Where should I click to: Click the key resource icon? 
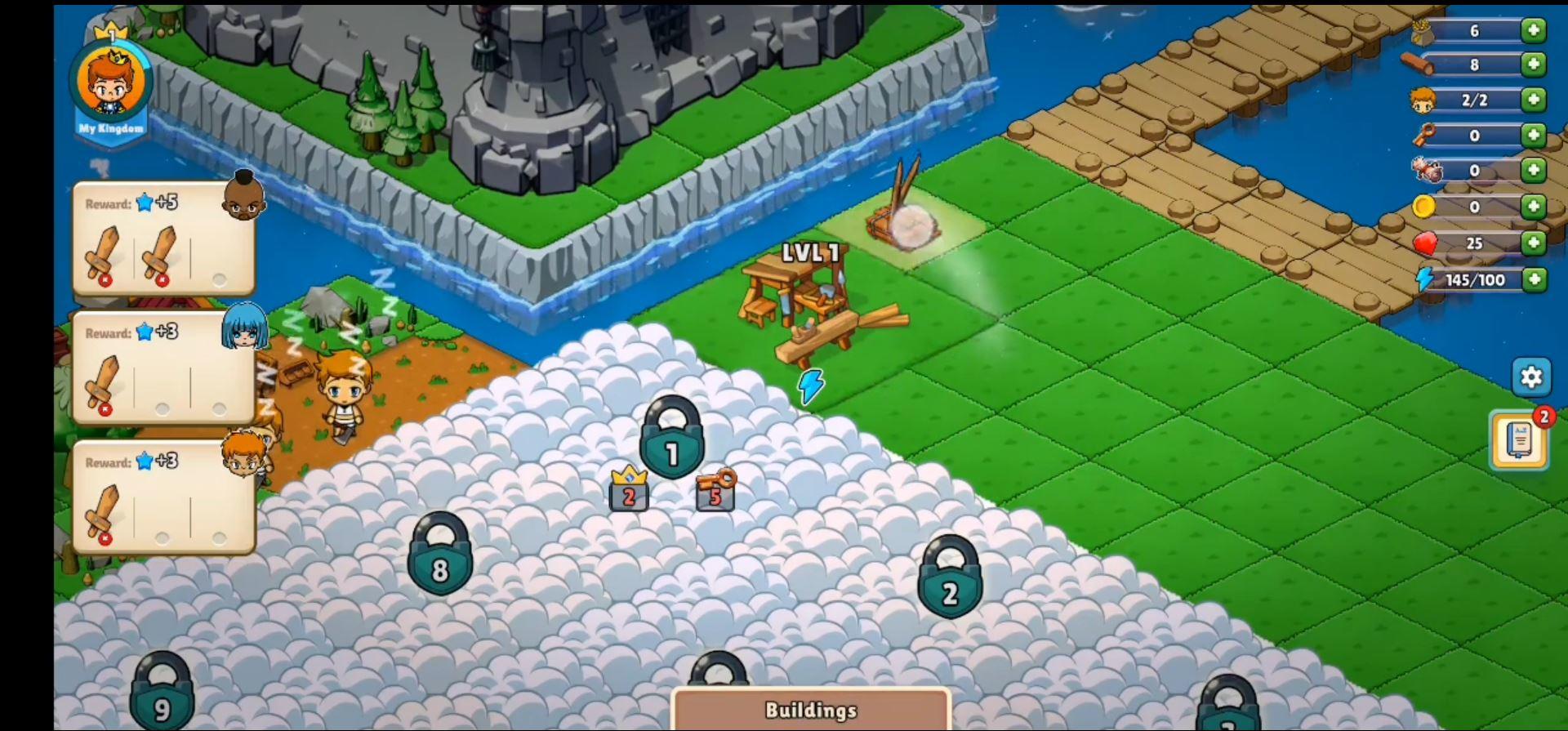pyautogui.click(x=1423, y=135)
